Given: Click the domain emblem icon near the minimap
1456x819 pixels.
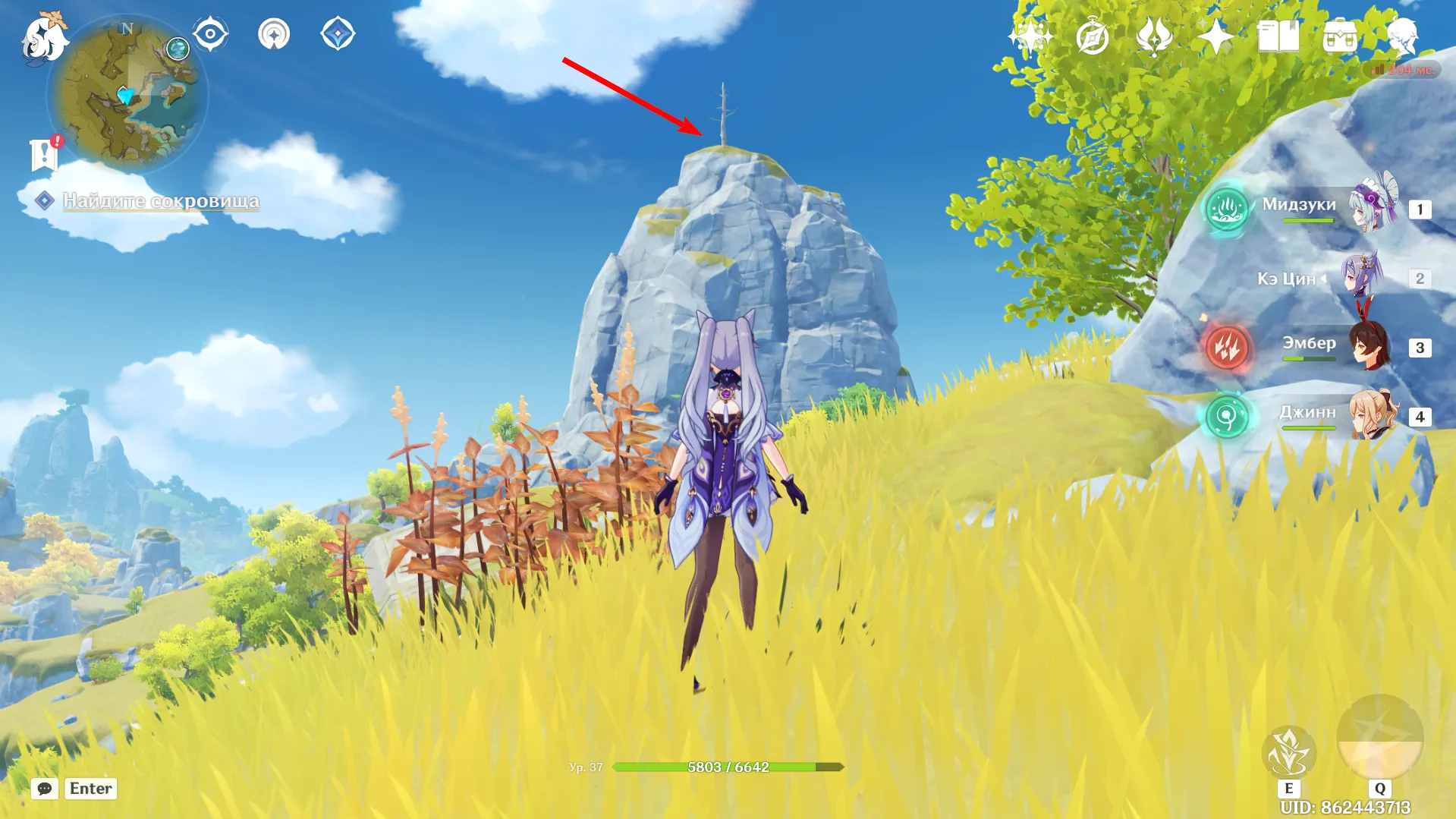Looking at the screenshot, I should click(x=275, y=33).
